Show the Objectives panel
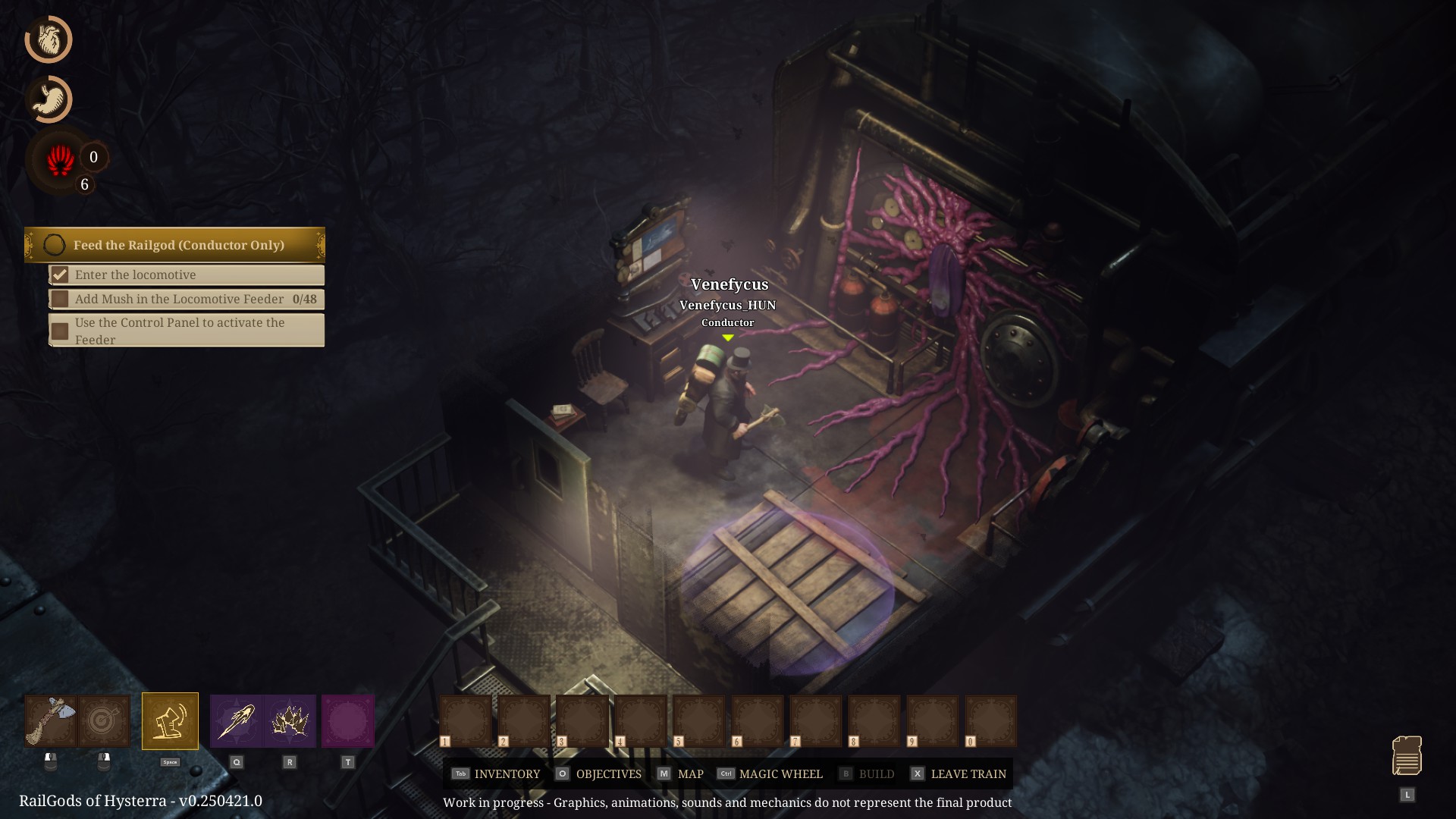Viewport: 1456px width, 819px height. pyautogui.click(x=599, y=773)
